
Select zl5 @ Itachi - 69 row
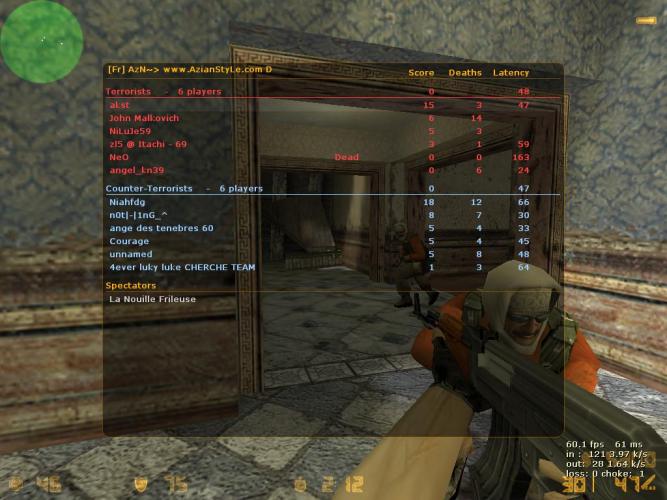[147, 144]
